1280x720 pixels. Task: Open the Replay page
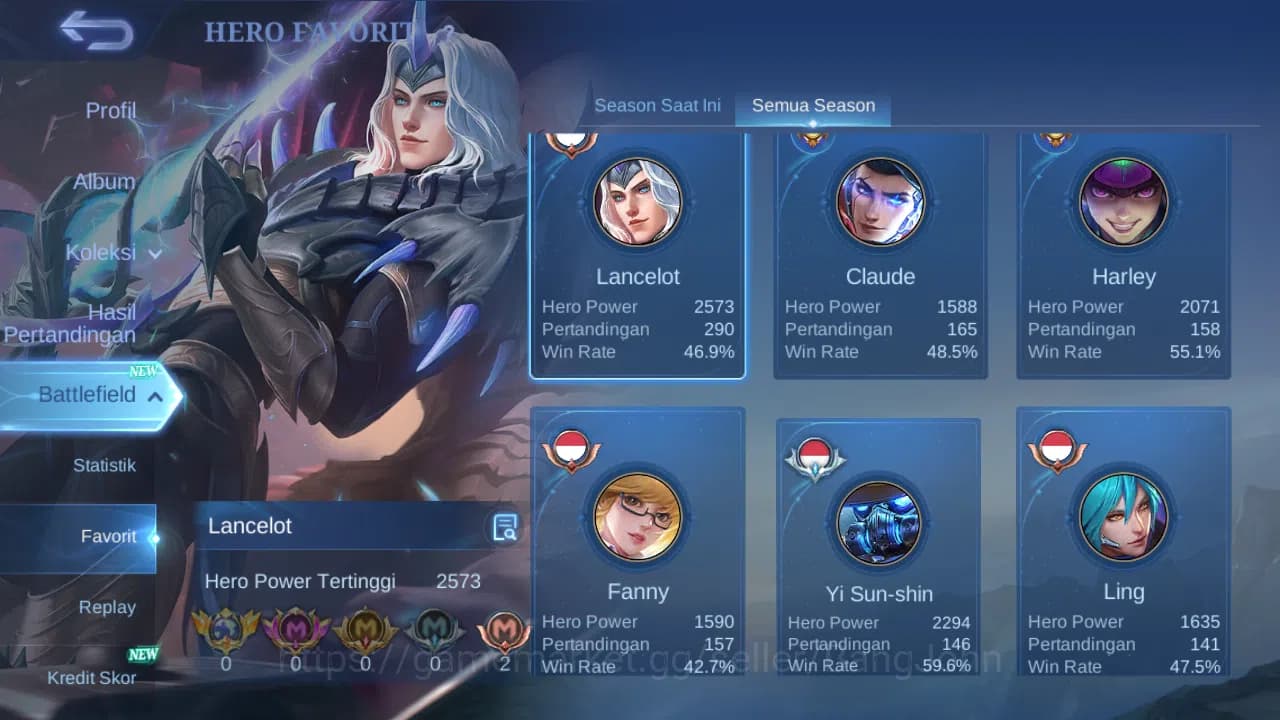tap(108, 606)
